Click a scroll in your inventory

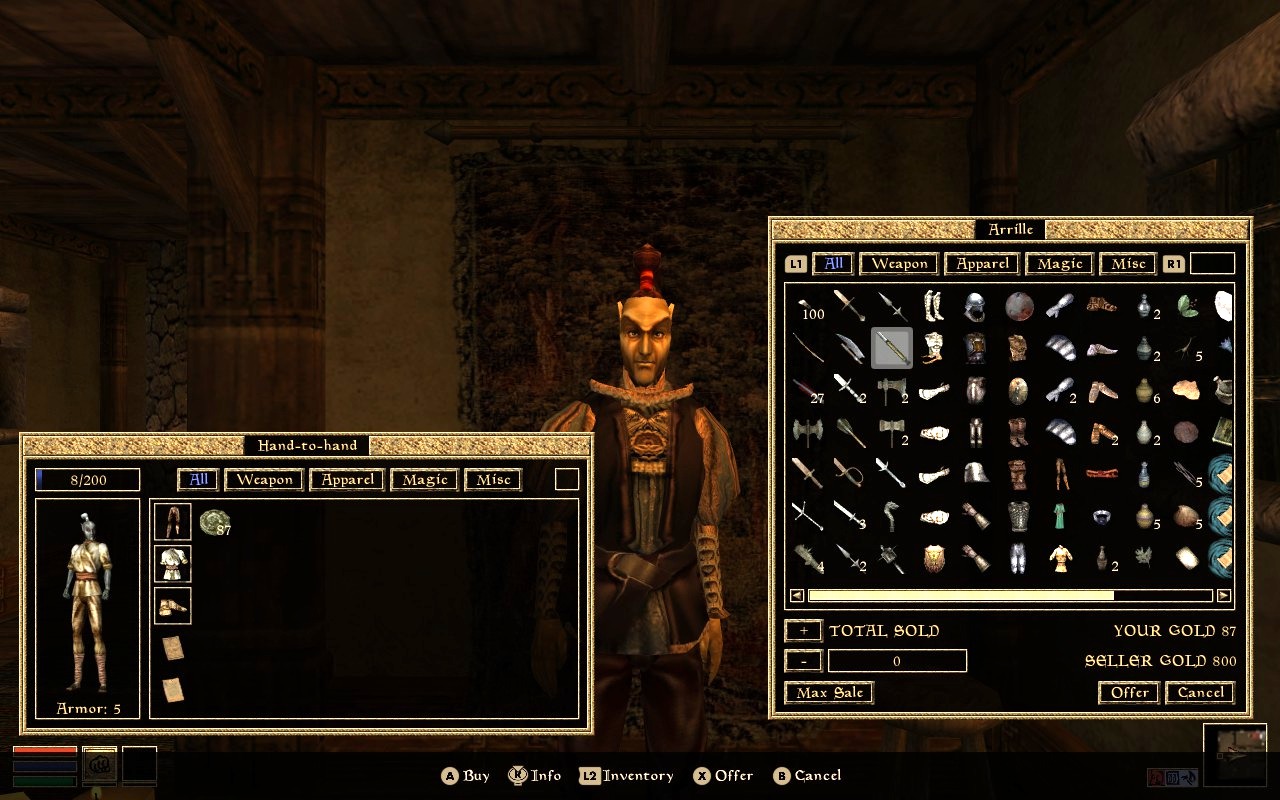pos(172,650)
